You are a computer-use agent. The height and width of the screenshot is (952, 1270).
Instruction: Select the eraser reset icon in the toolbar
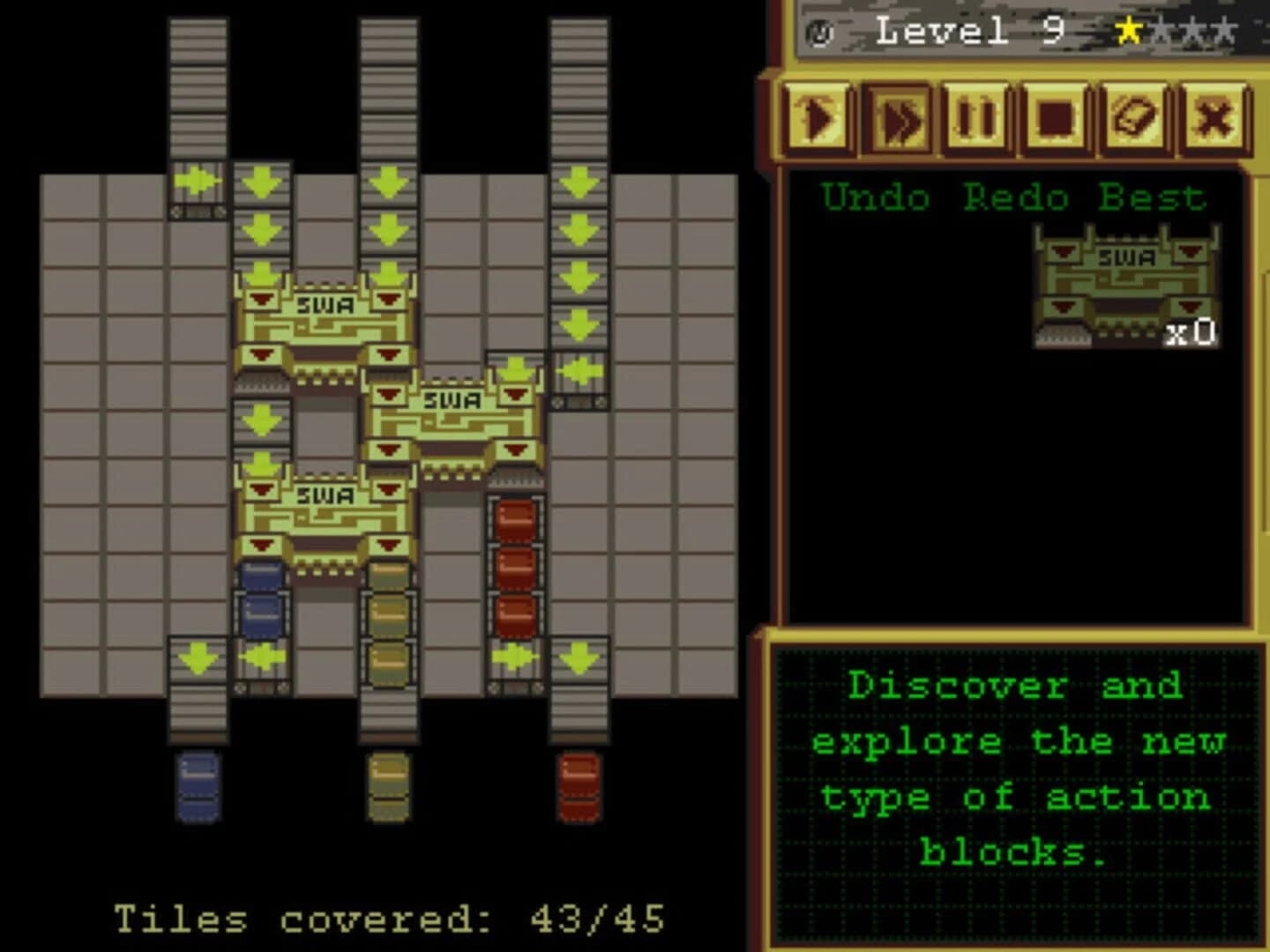[x=1134, y=115]
